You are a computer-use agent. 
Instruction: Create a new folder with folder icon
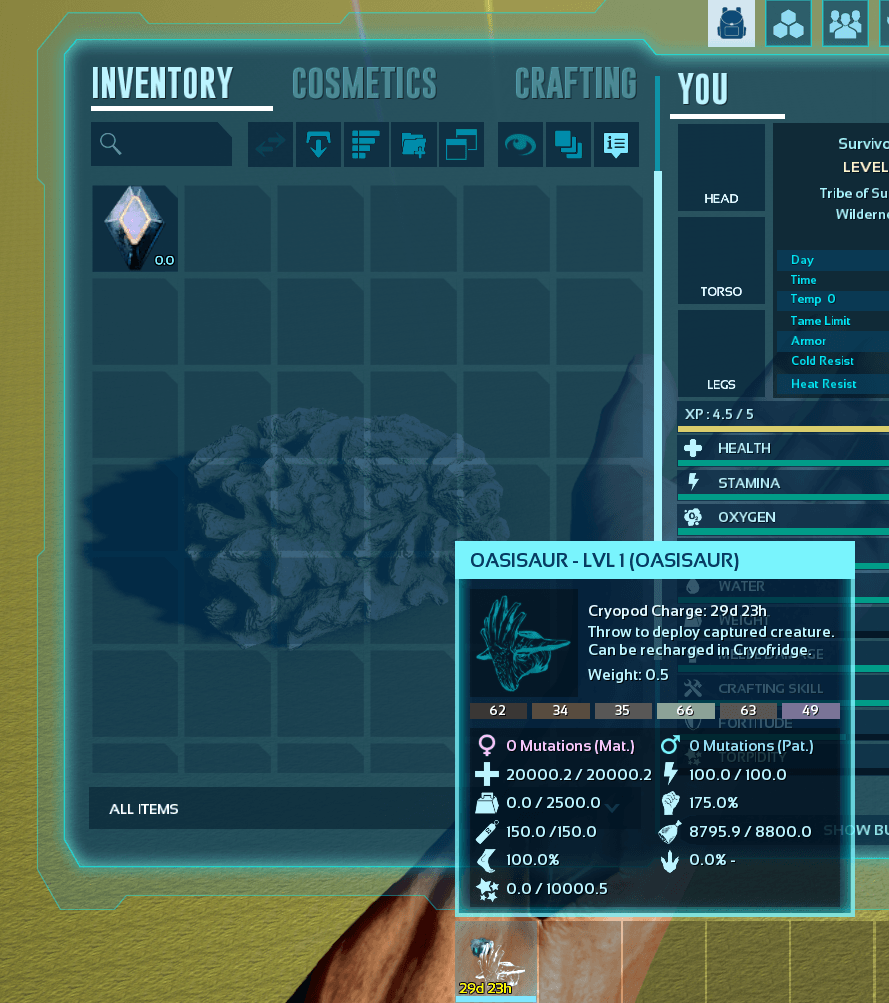coord(413,145)
